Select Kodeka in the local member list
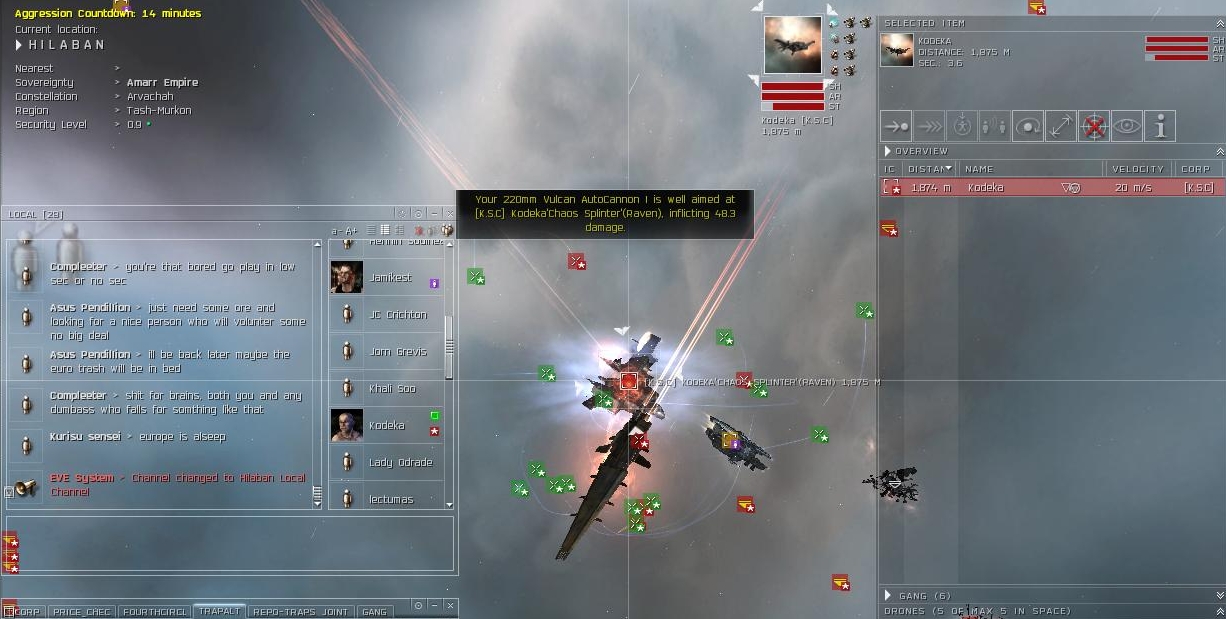Screen dimensions: 1226x619 [x=386, y=425]
